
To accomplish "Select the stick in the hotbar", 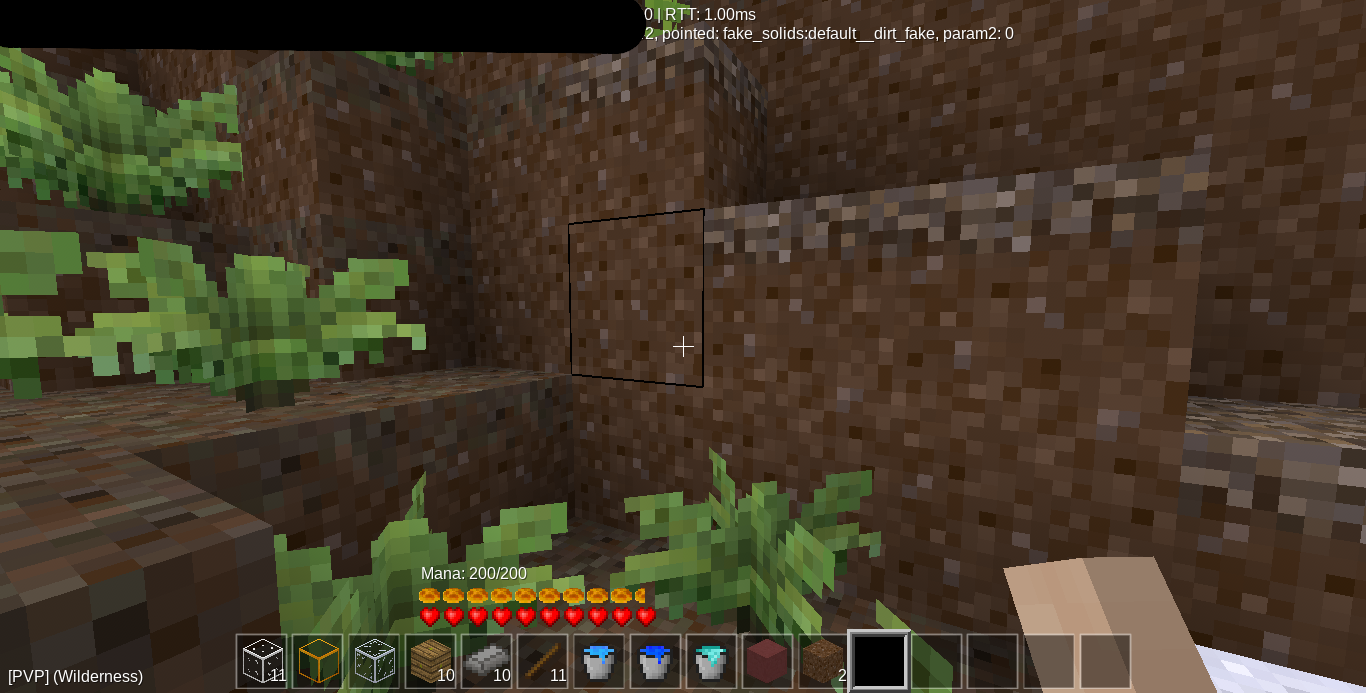I will pyautogui.click(x=542, y=661).
